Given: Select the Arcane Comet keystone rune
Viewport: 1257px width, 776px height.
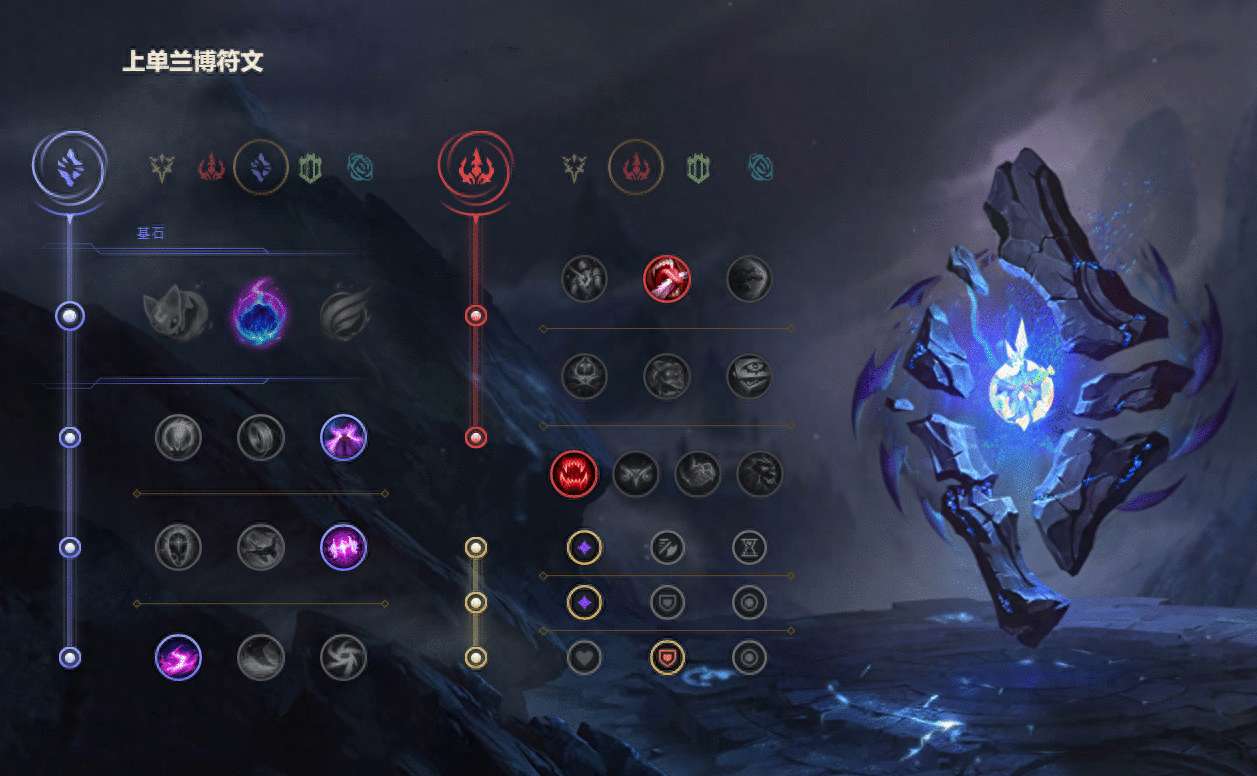Looking at the screenshot, I should pos(261,312).
